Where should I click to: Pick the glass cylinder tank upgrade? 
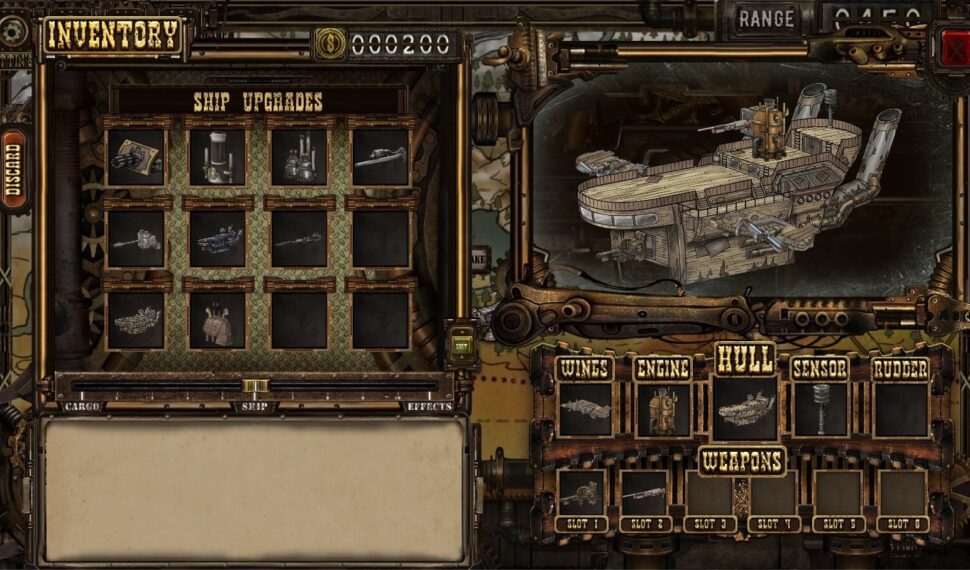pos(217,157)
